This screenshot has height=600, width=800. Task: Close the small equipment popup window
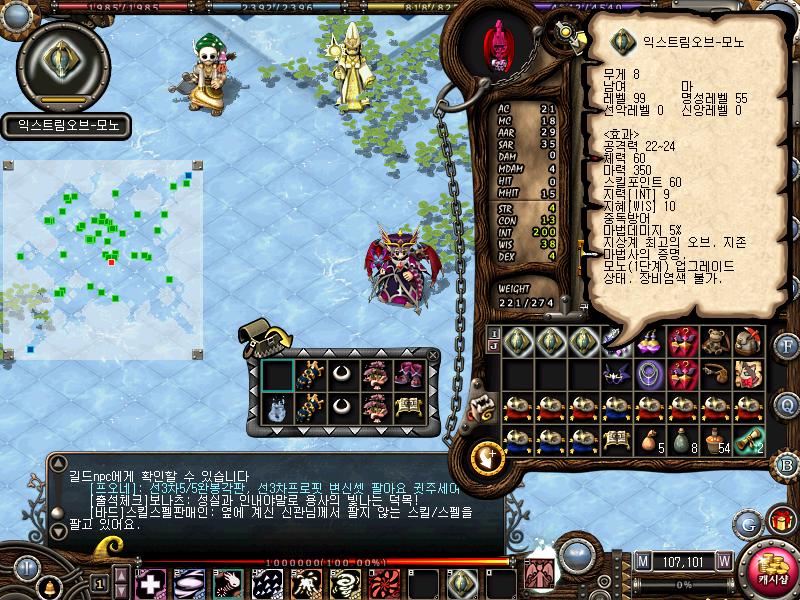(433, 354)
